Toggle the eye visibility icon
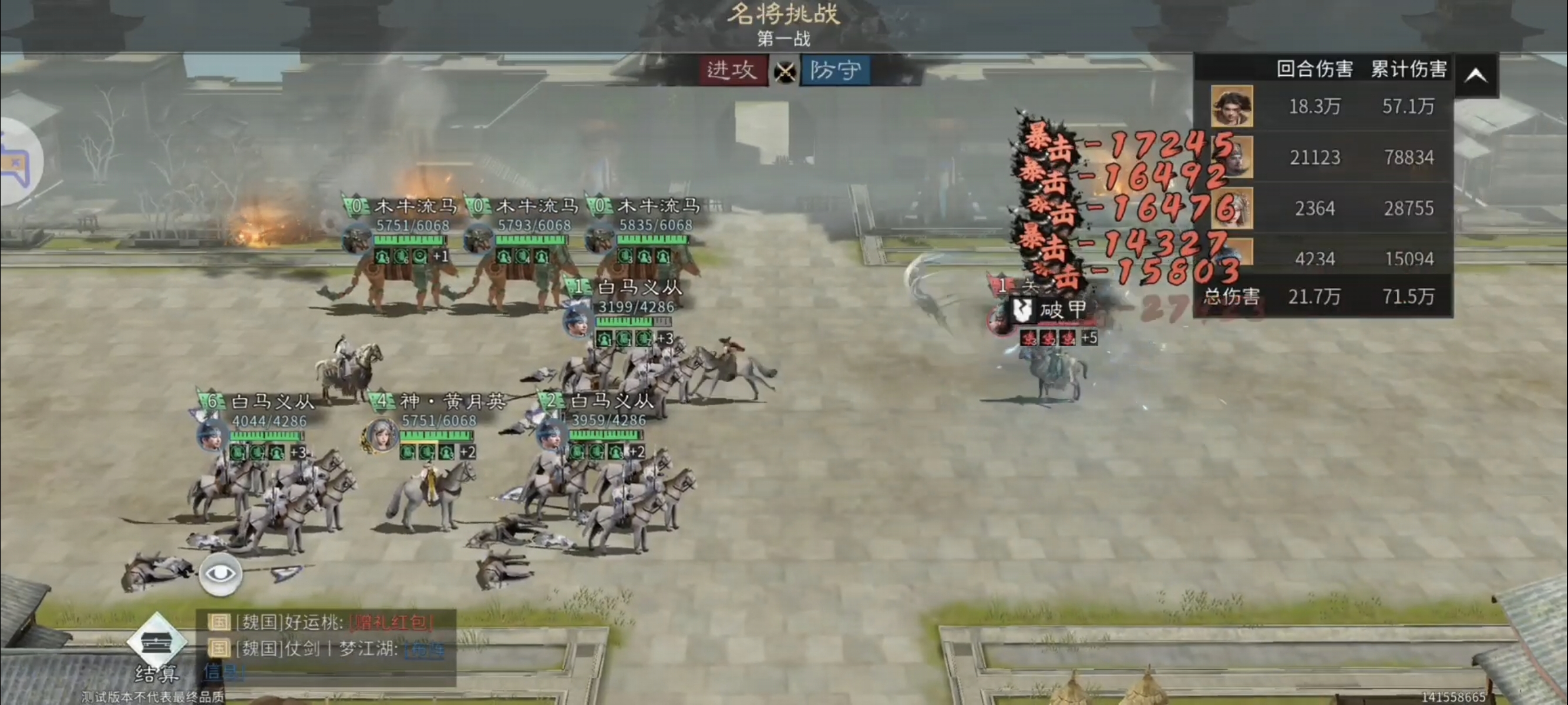The image size is (1568, 705). tap(220, 574)
